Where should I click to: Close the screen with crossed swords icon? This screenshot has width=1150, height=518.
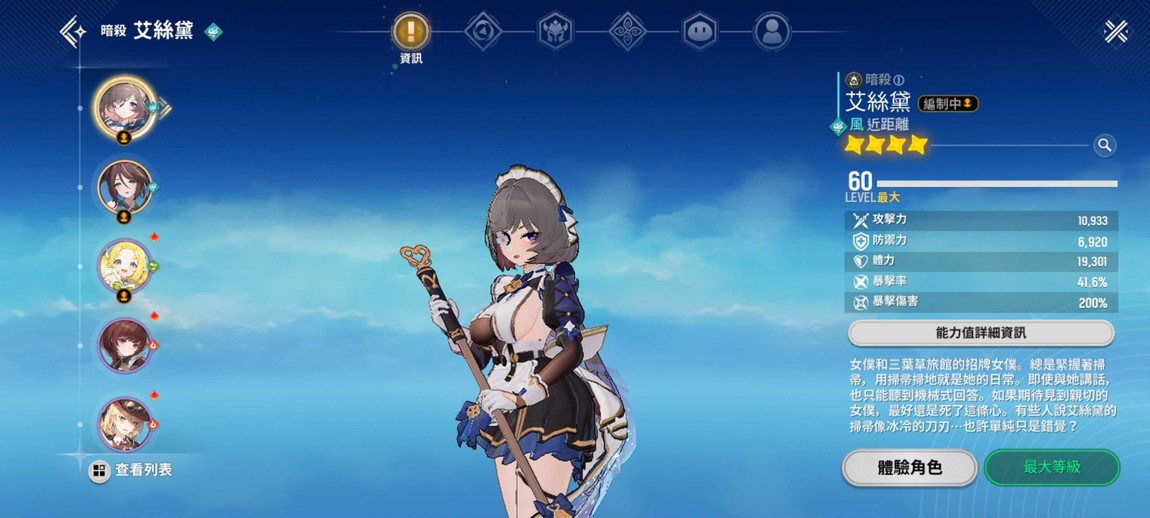tap(1116, 32)
